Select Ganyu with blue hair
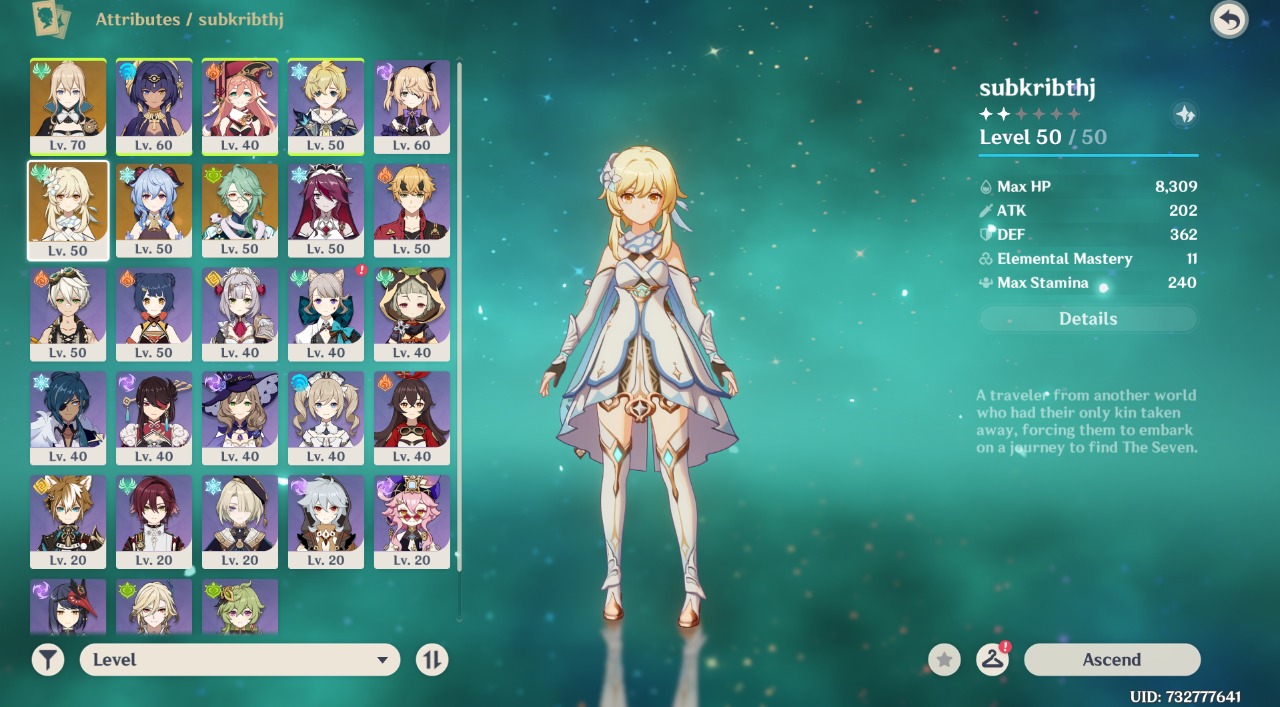This screenshot has height=707, width=1280. point(154,209)
